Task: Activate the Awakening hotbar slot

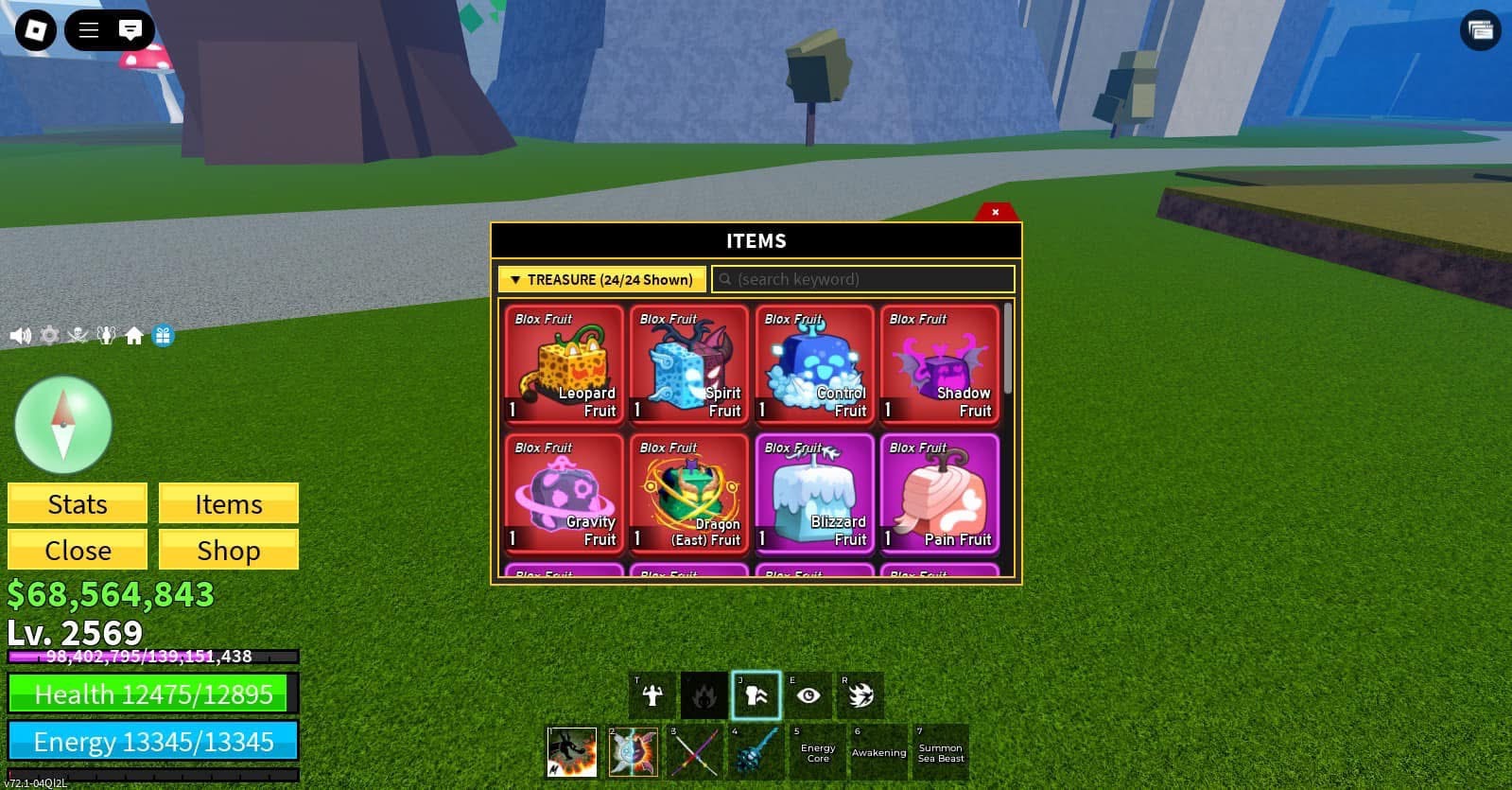Action: pyautogui.click(x=878, y=752)
